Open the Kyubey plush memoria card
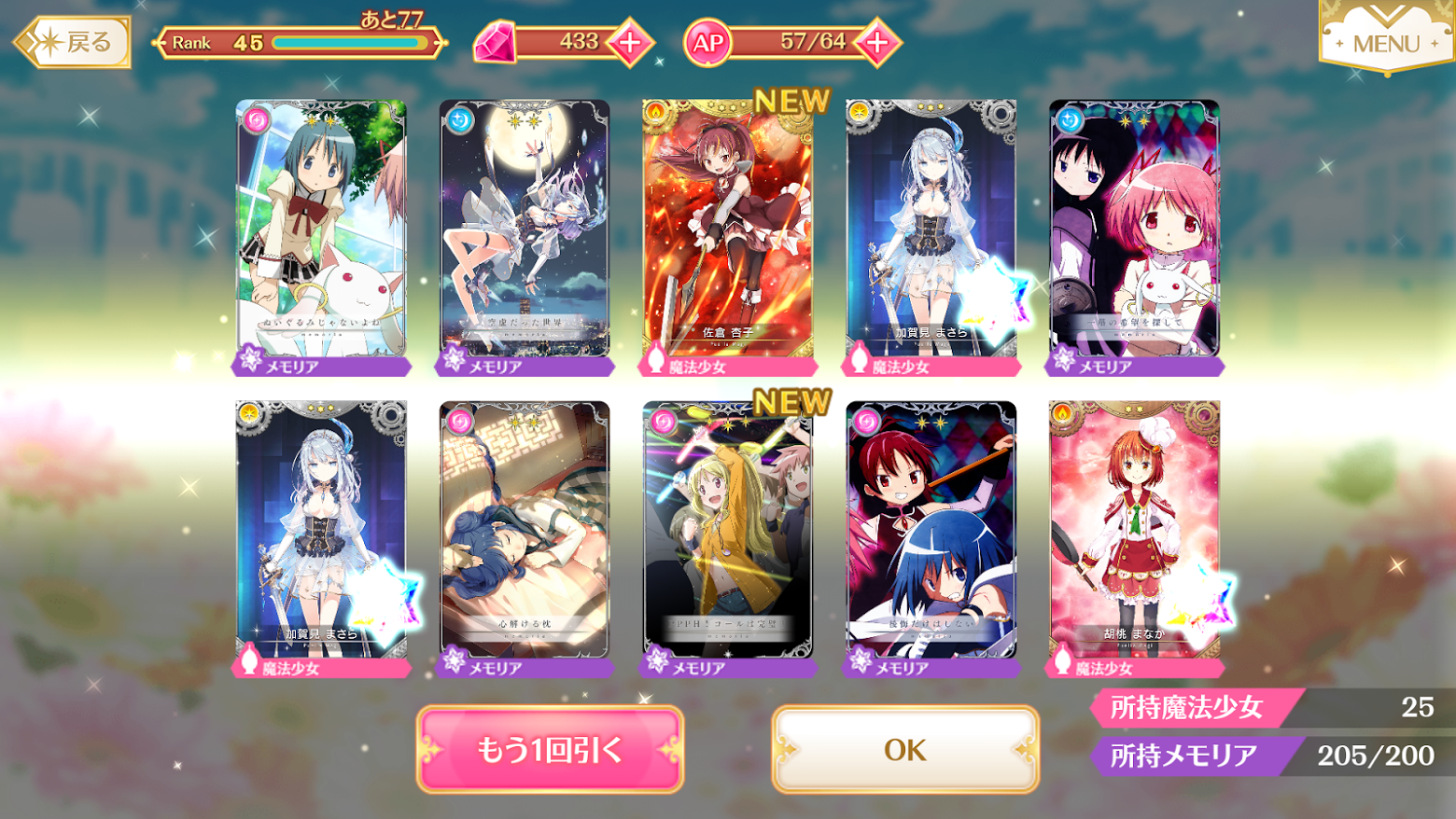Viewport: 1456px width, 819px height. click(321, 233)
